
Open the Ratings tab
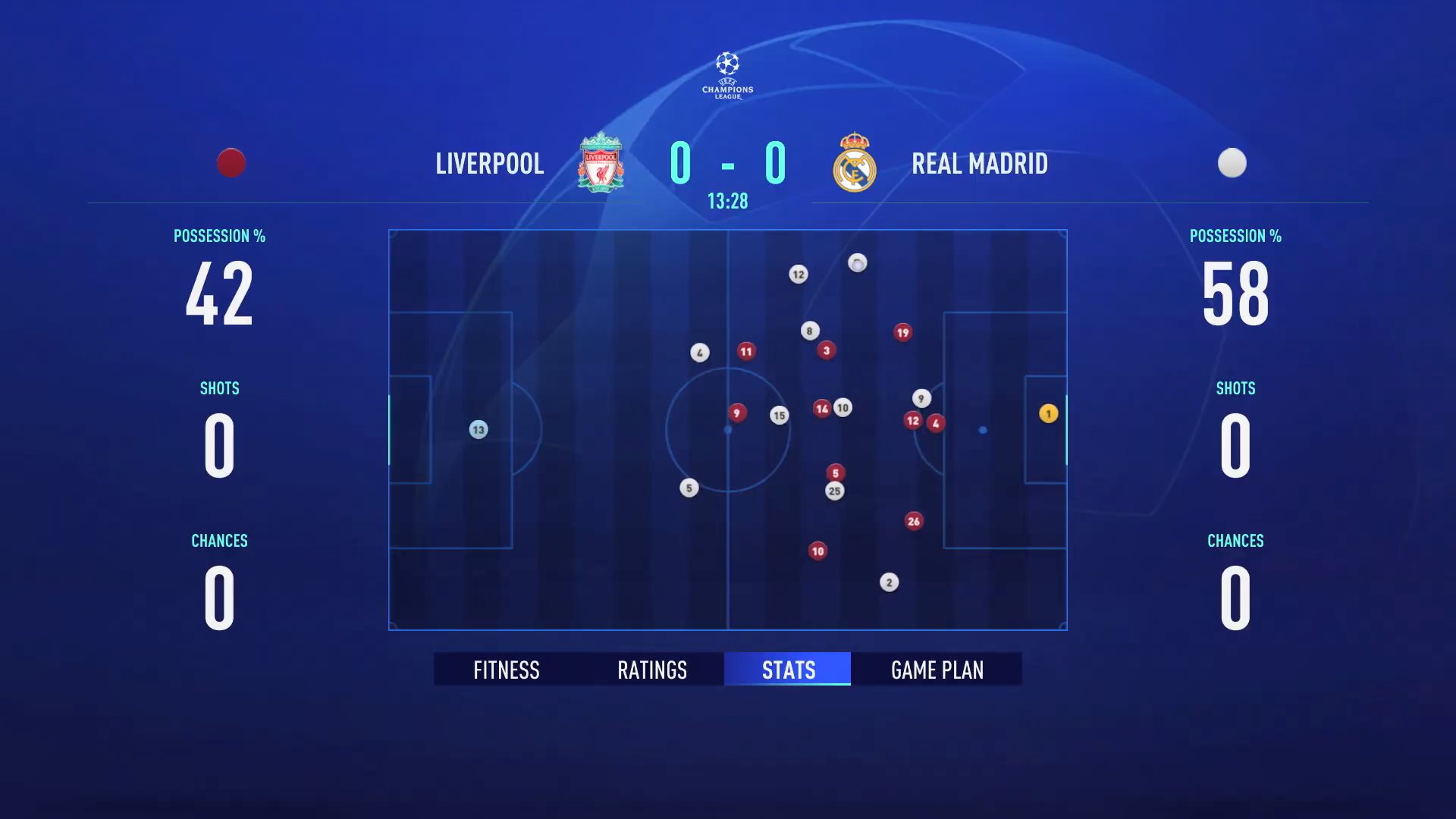pos(652,670)
